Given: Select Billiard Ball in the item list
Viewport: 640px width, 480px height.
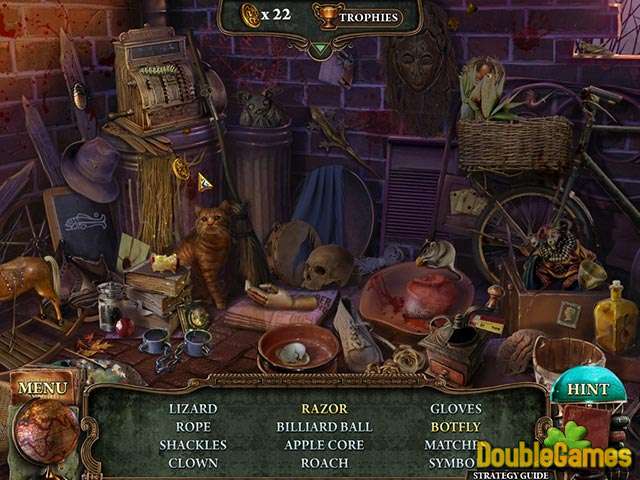Looking at the screenshot, I should click(324, 427).
